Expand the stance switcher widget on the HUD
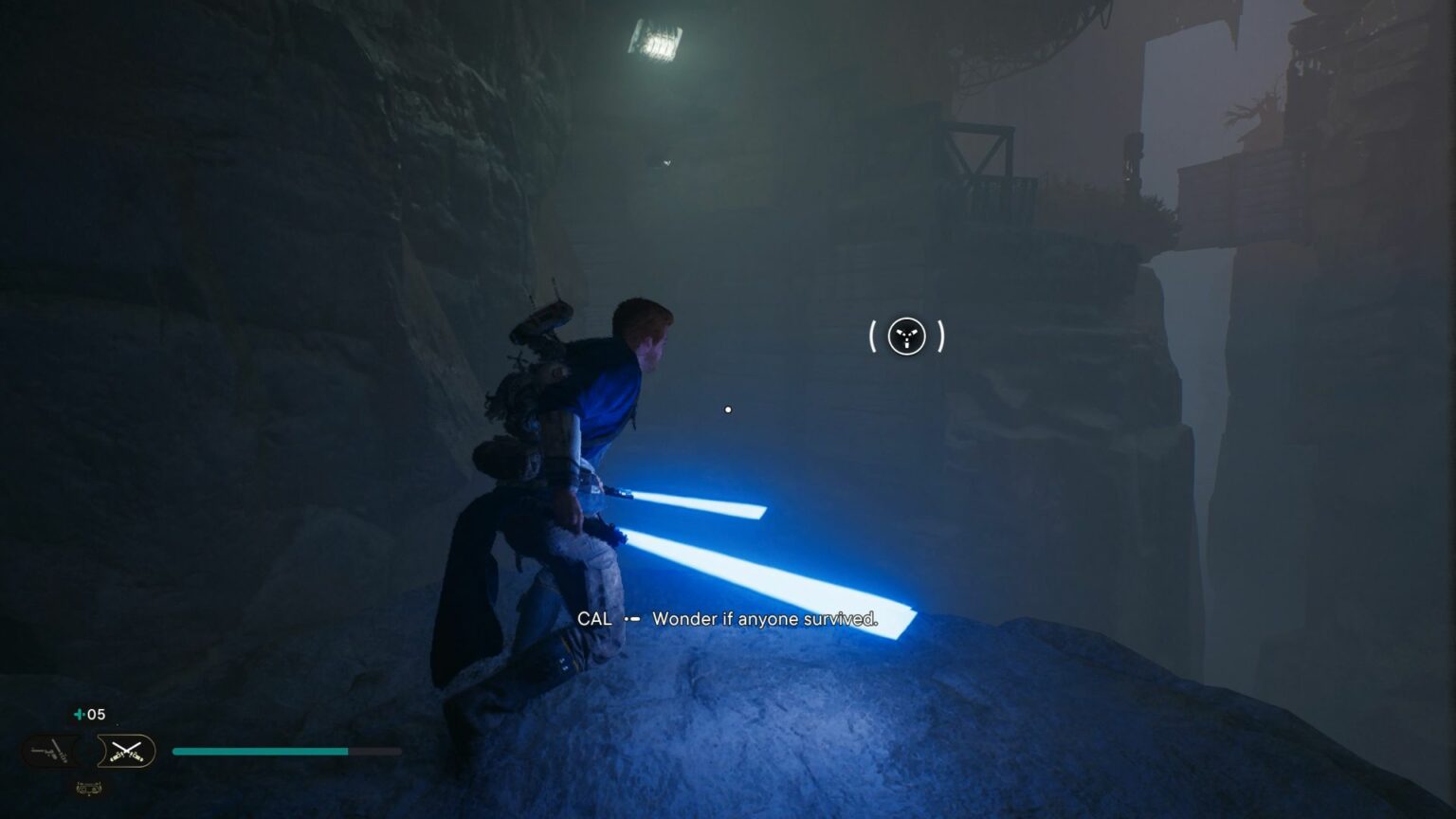 [x=90, y=751]
